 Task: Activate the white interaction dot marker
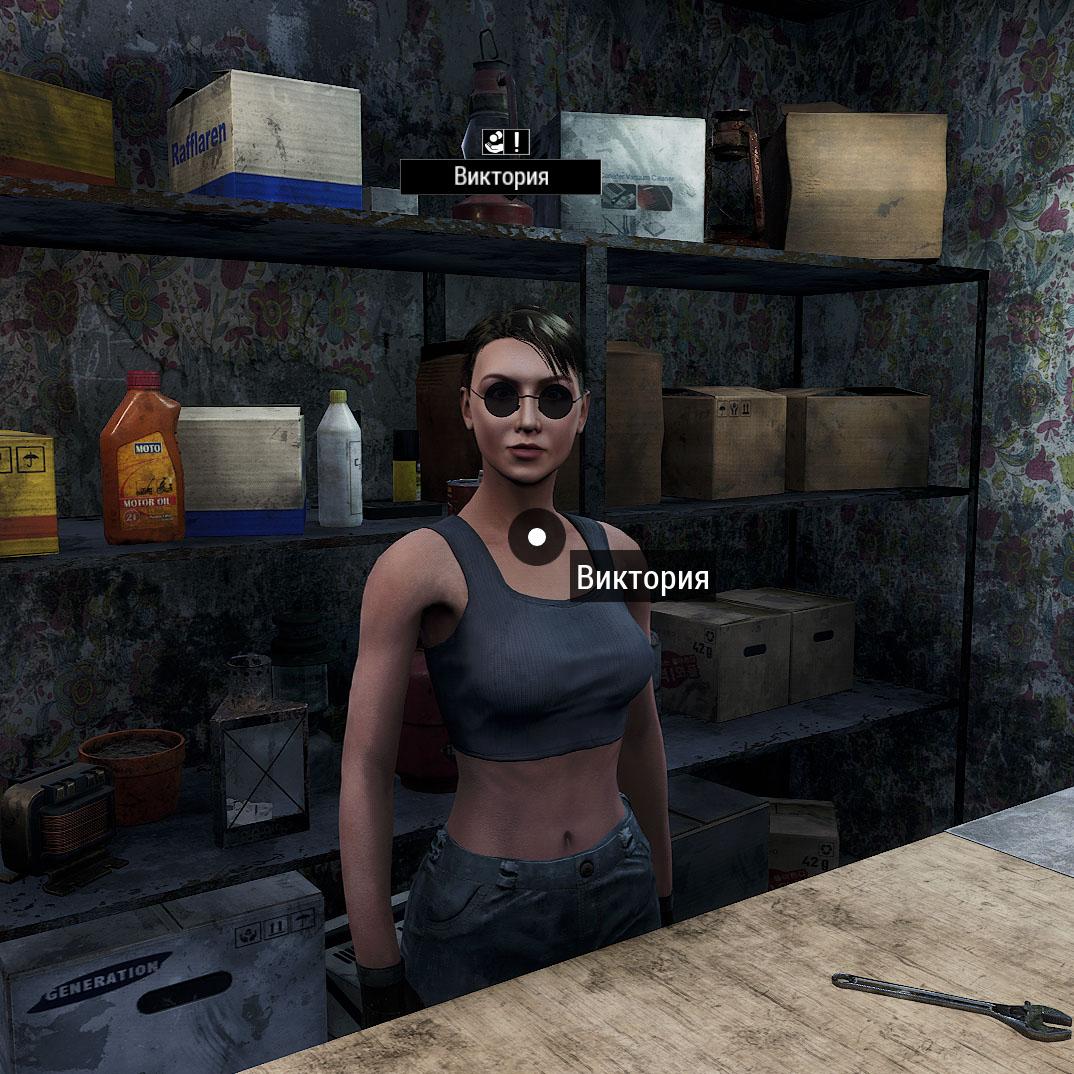coord(537,537)
